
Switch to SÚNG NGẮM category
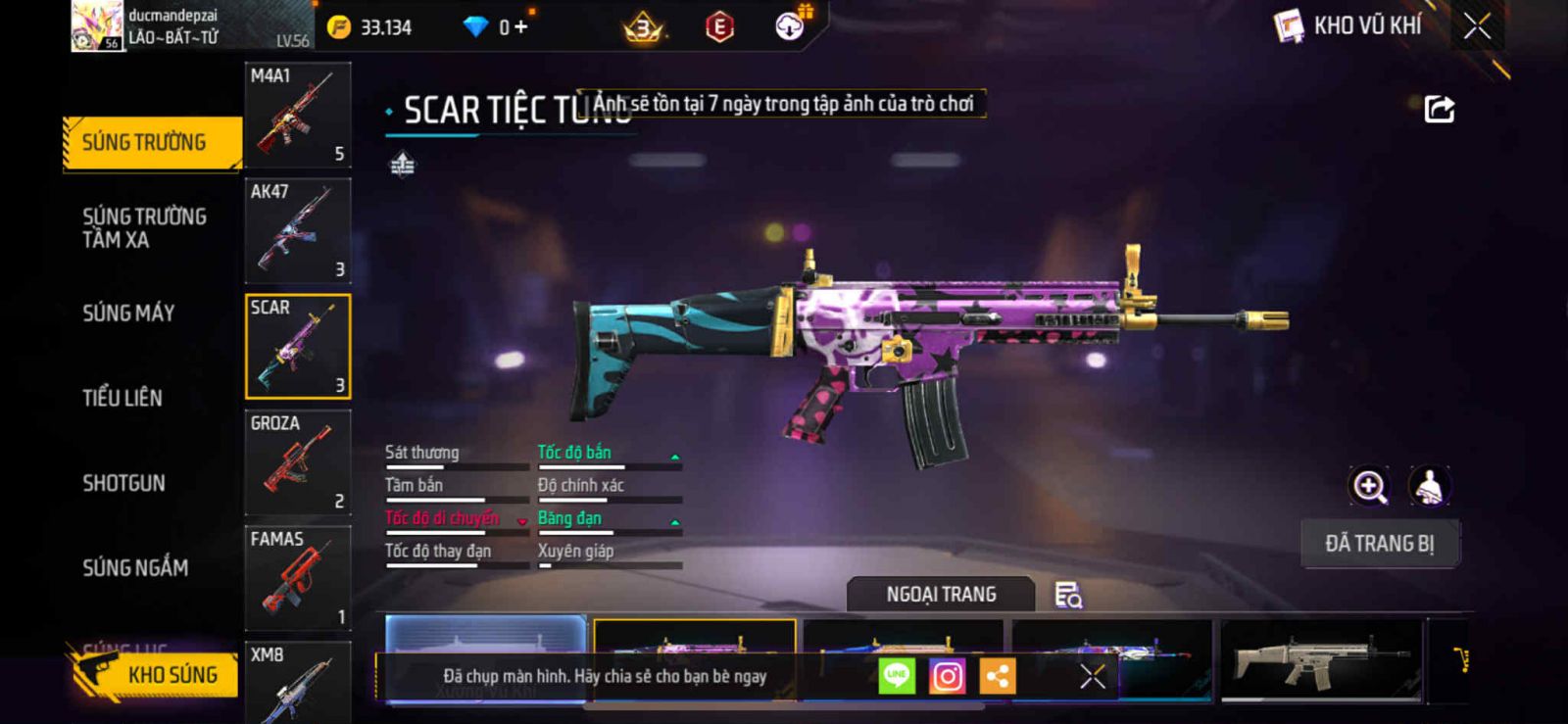pos(135,567)
